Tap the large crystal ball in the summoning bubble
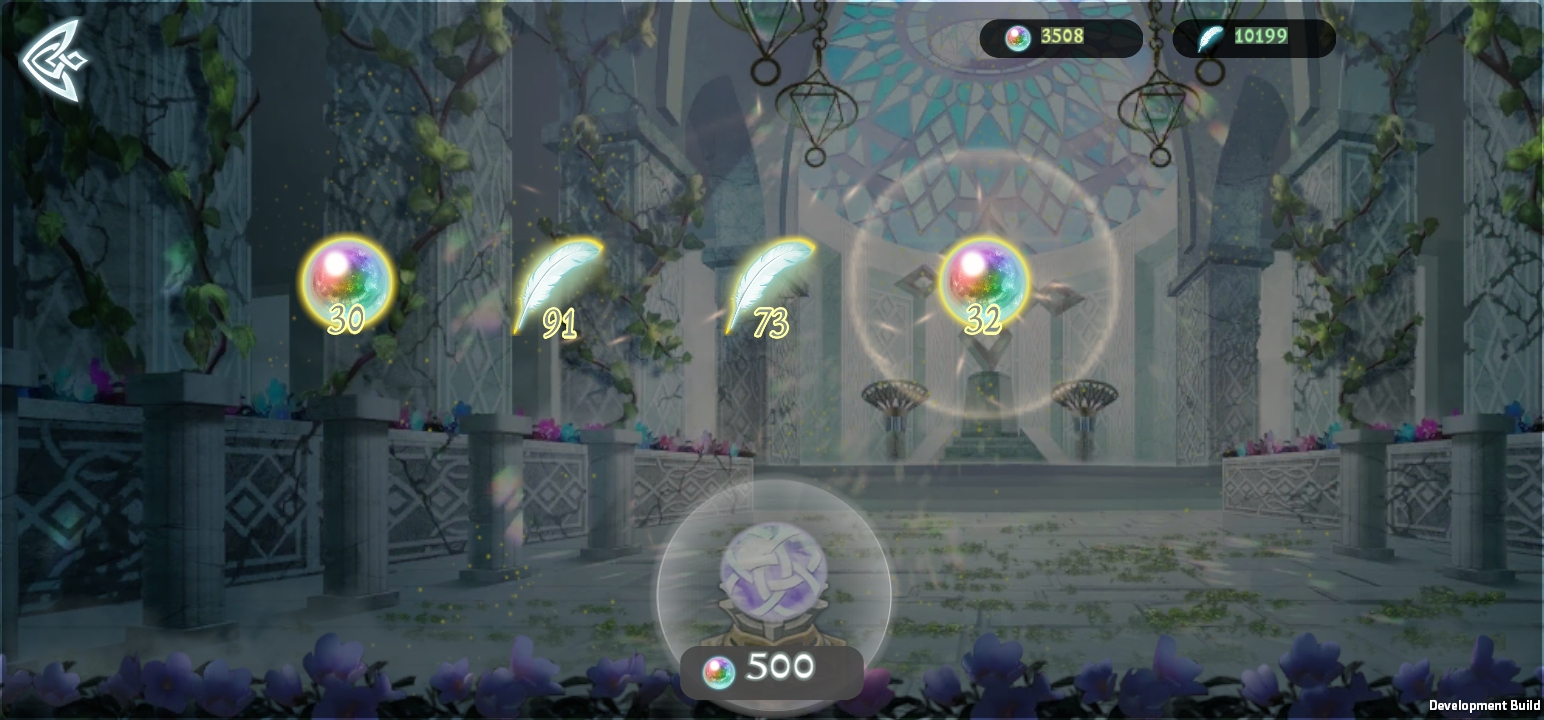1544x720 pixels. [772, 570]
